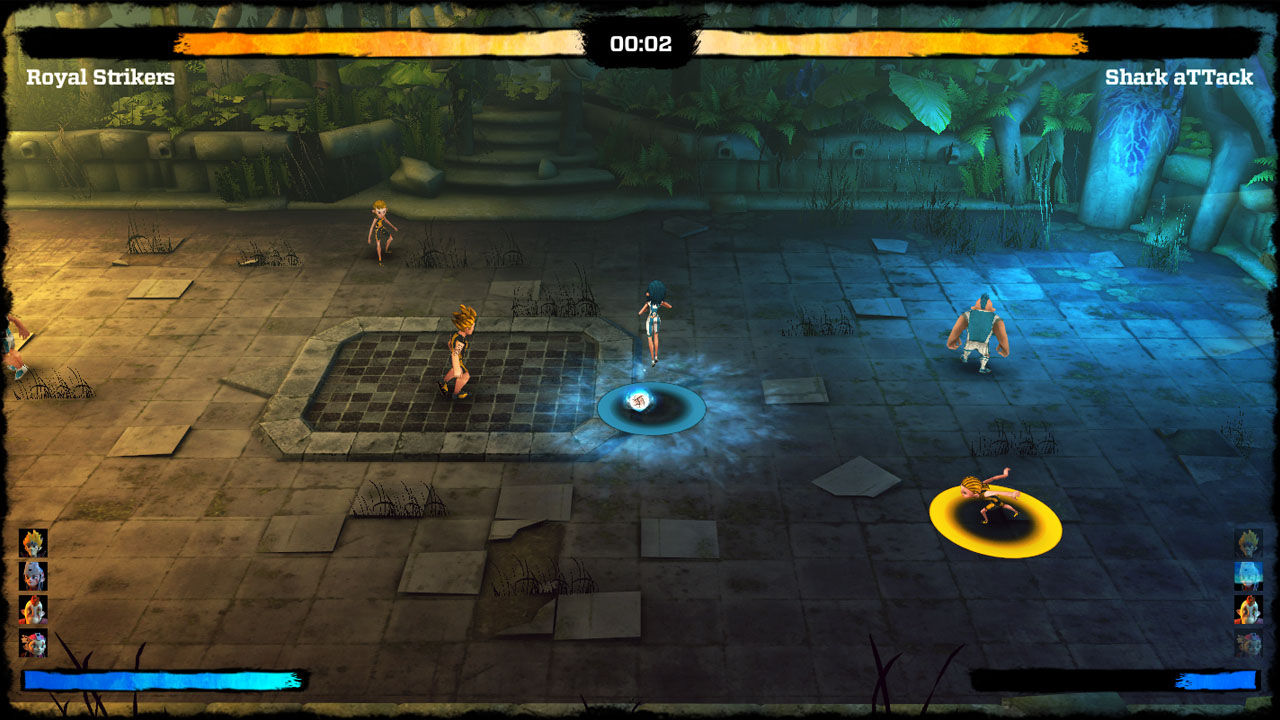The height and width of the screenshot is (720, 1280).
Task: Select Royal Strikers' pink-haired character portrait
Action: coord(33,643)
